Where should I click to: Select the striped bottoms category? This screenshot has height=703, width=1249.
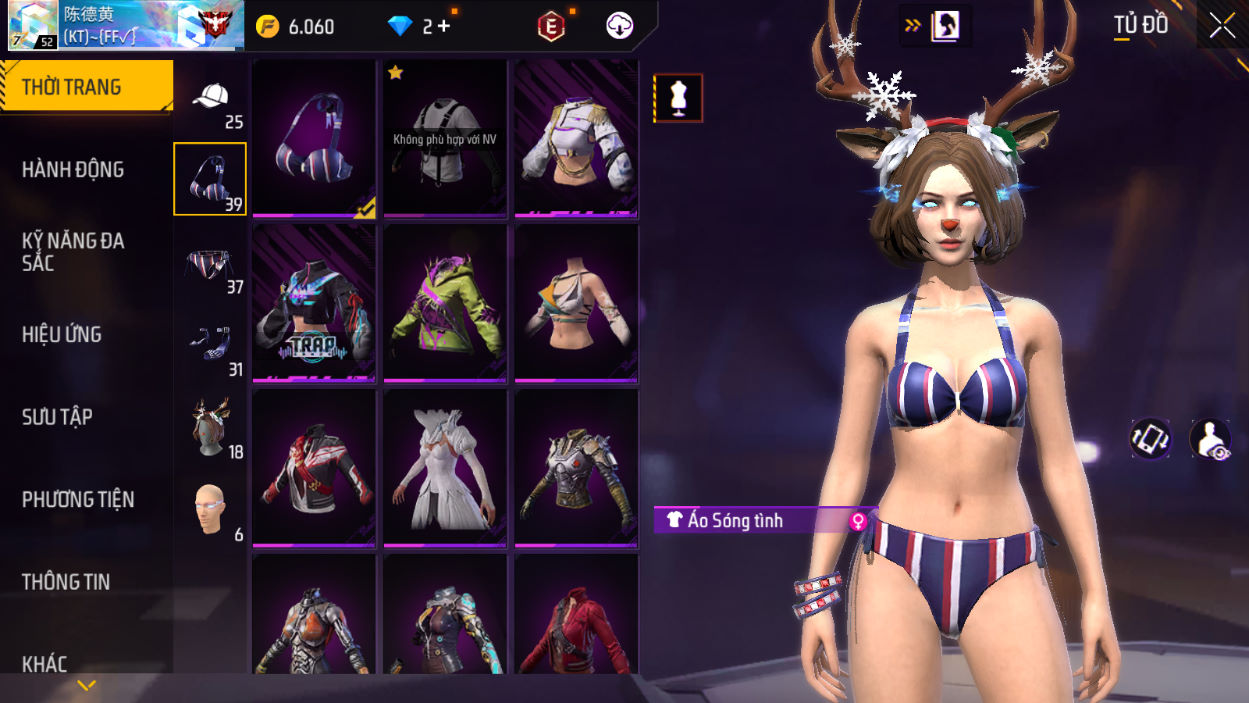click(210, 265)
